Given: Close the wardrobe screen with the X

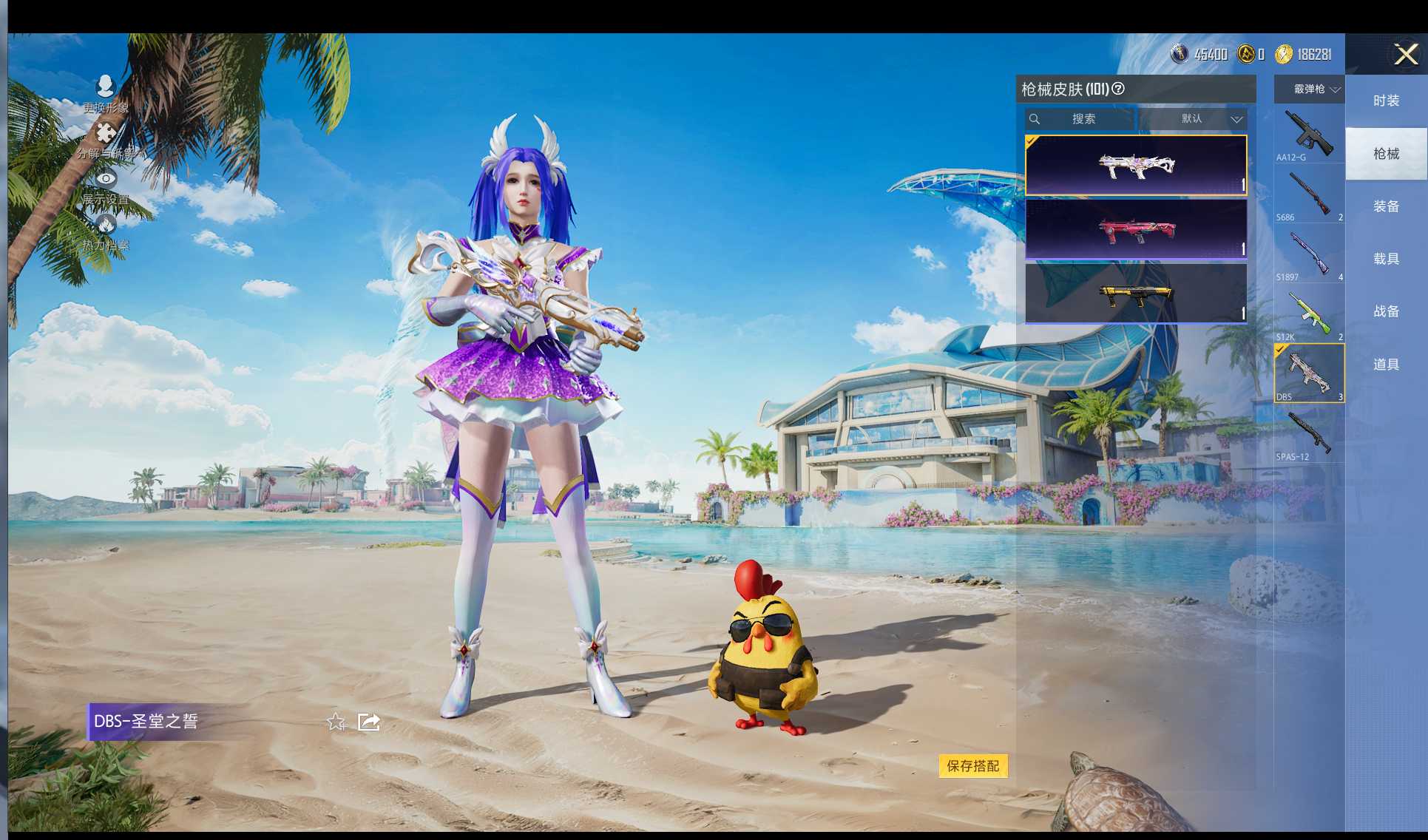Looking at the screenshot, I should pyautogui.click(x=1405, y=54).
